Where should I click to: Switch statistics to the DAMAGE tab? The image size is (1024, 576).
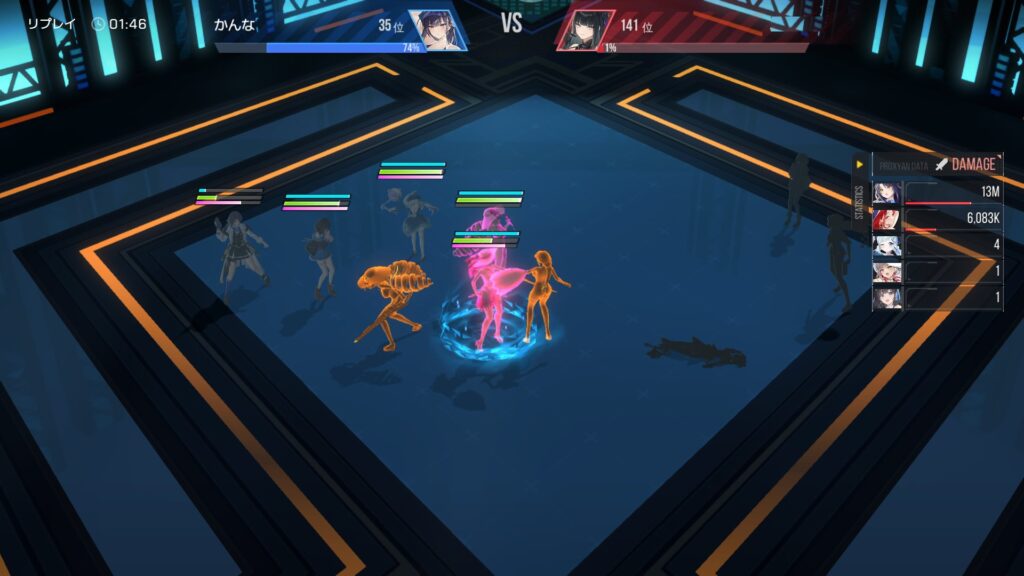pyautogui.click(x=967, y=164)
